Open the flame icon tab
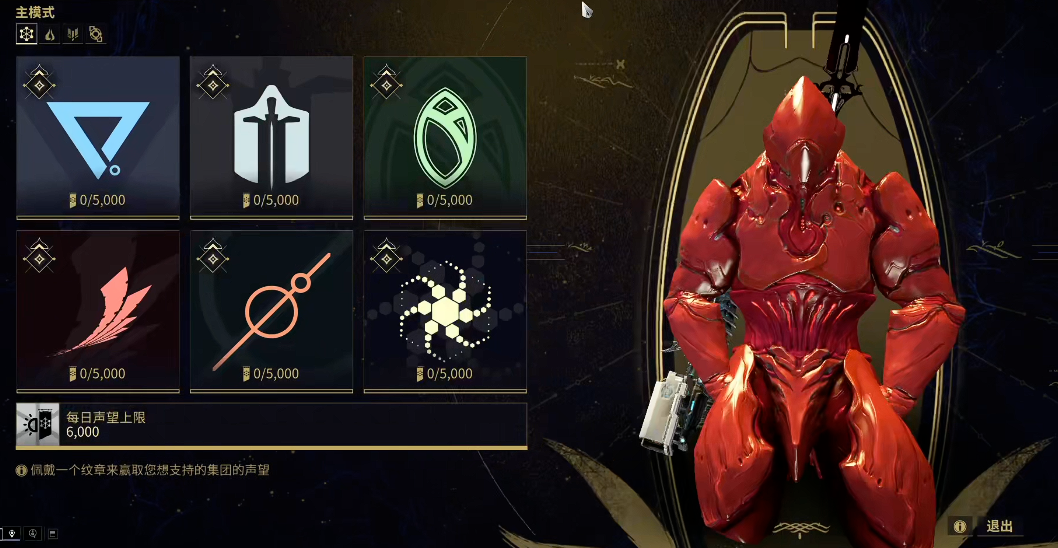1058x548 pixels. pyautogui.click(x=50, y=35)
